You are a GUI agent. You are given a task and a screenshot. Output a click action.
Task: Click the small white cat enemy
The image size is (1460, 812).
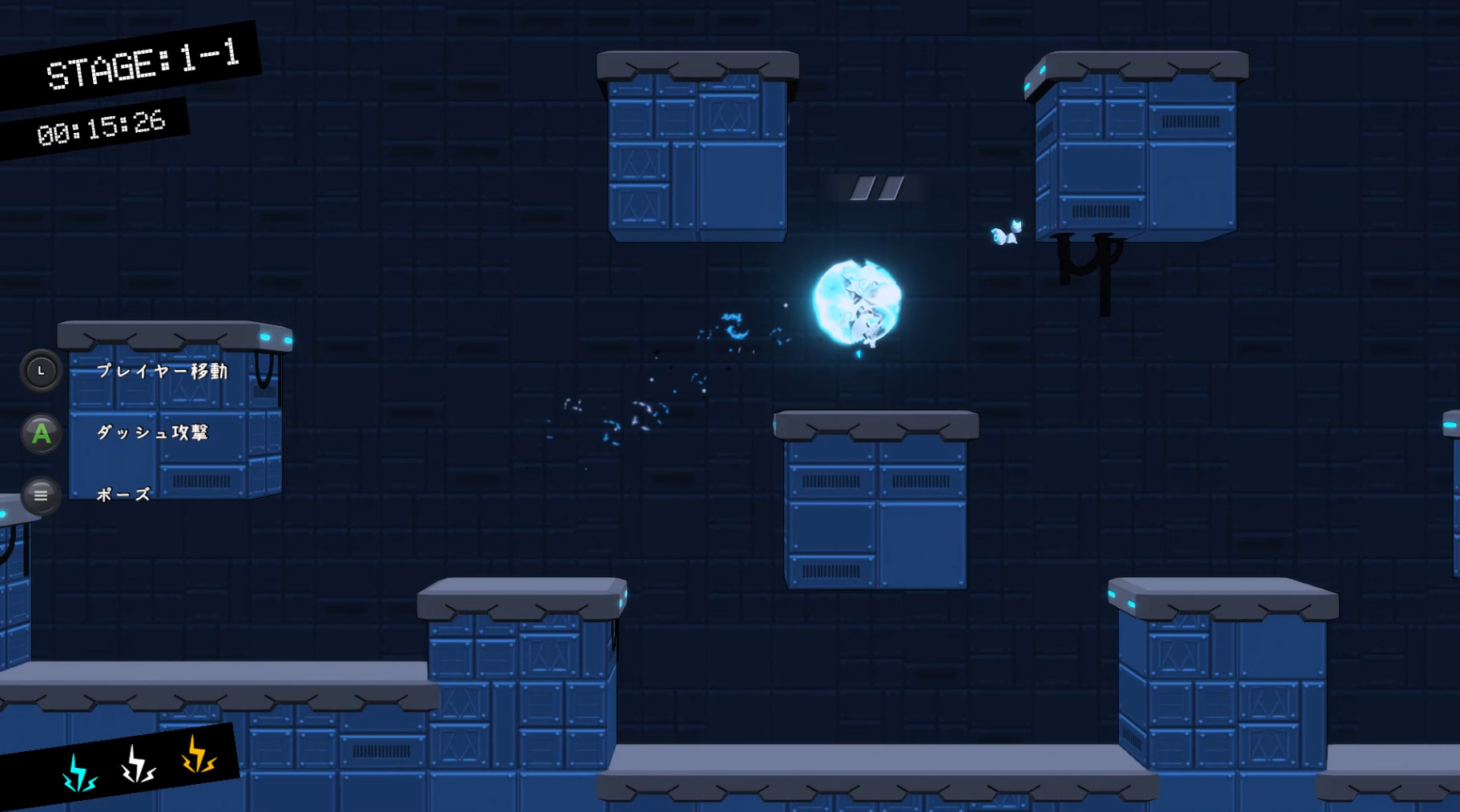coord(1008,231)
